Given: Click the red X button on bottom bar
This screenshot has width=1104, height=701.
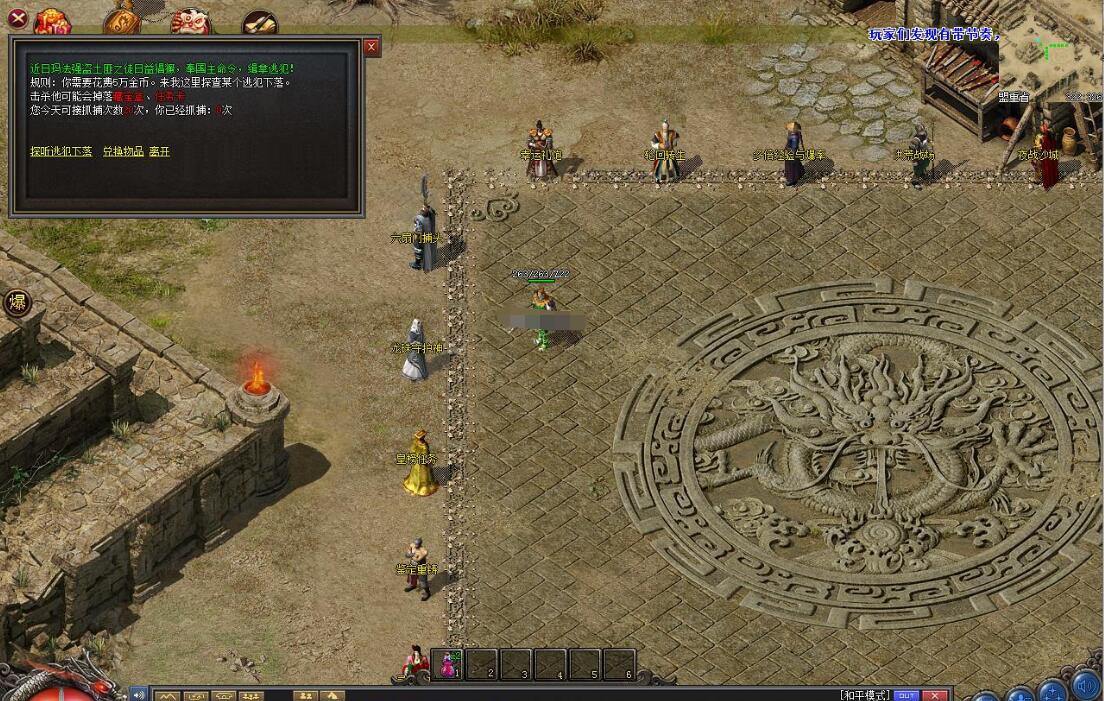Looking at the screenshot, I should coord(935,695).
